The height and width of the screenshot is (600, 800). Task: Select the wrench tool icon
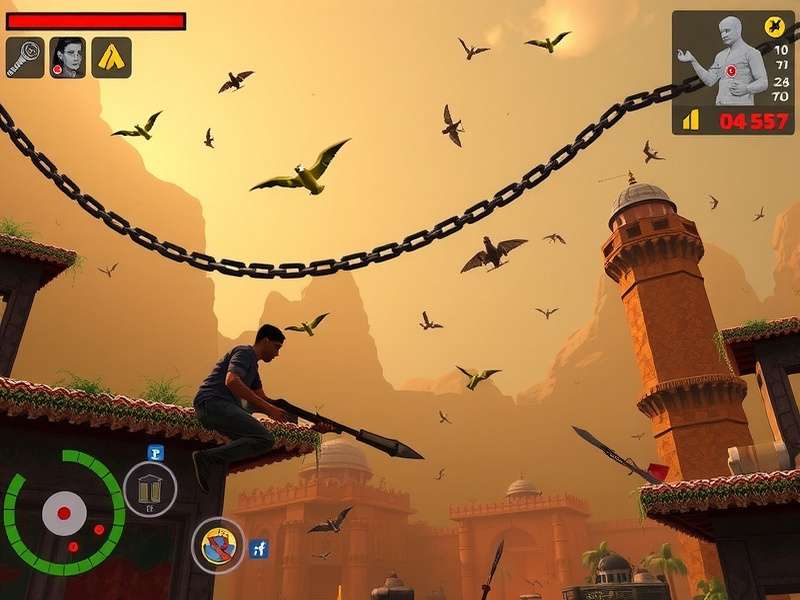pyautogui.click(x=25, y=58)
